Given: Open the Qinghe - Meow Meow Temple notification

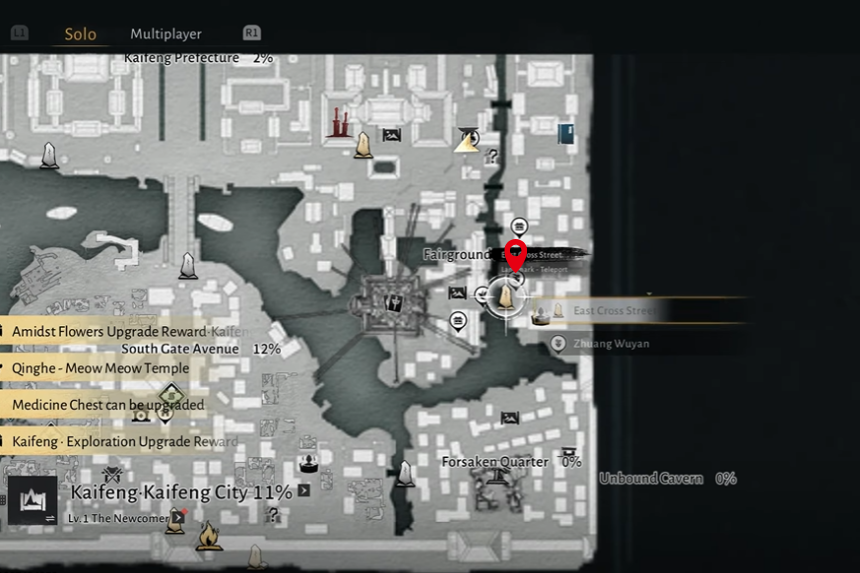Looking at the screenshot, I should click(98, 368).
